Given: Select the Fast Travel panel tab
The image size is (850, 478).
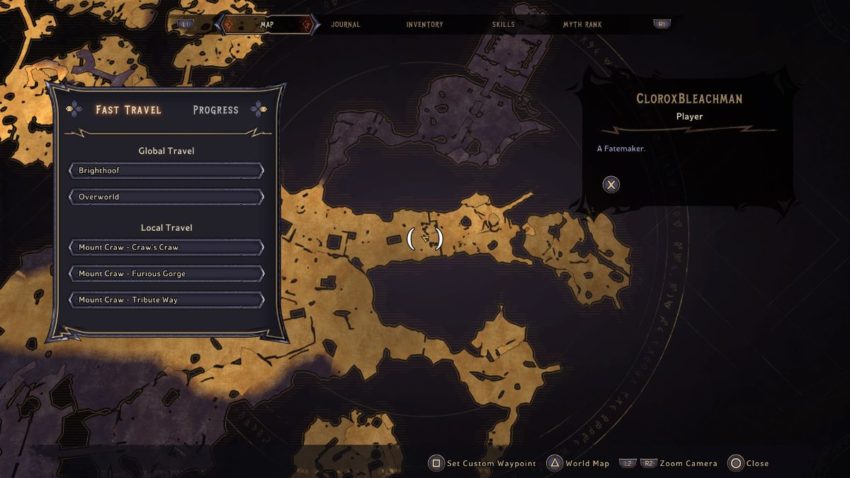Looking at the screenshot, I should [128, 110].
